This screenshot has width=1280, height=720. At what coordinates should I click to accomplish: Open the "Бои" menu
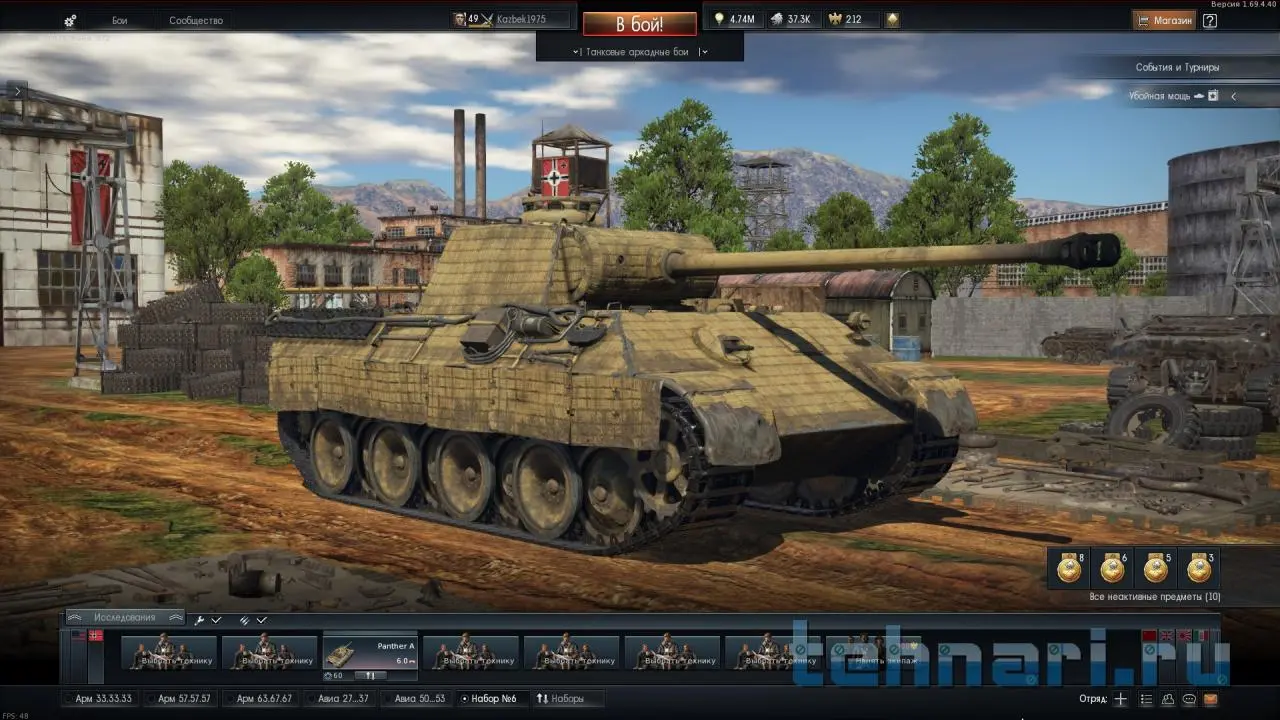pyautogui.click(x=119, y=21)
